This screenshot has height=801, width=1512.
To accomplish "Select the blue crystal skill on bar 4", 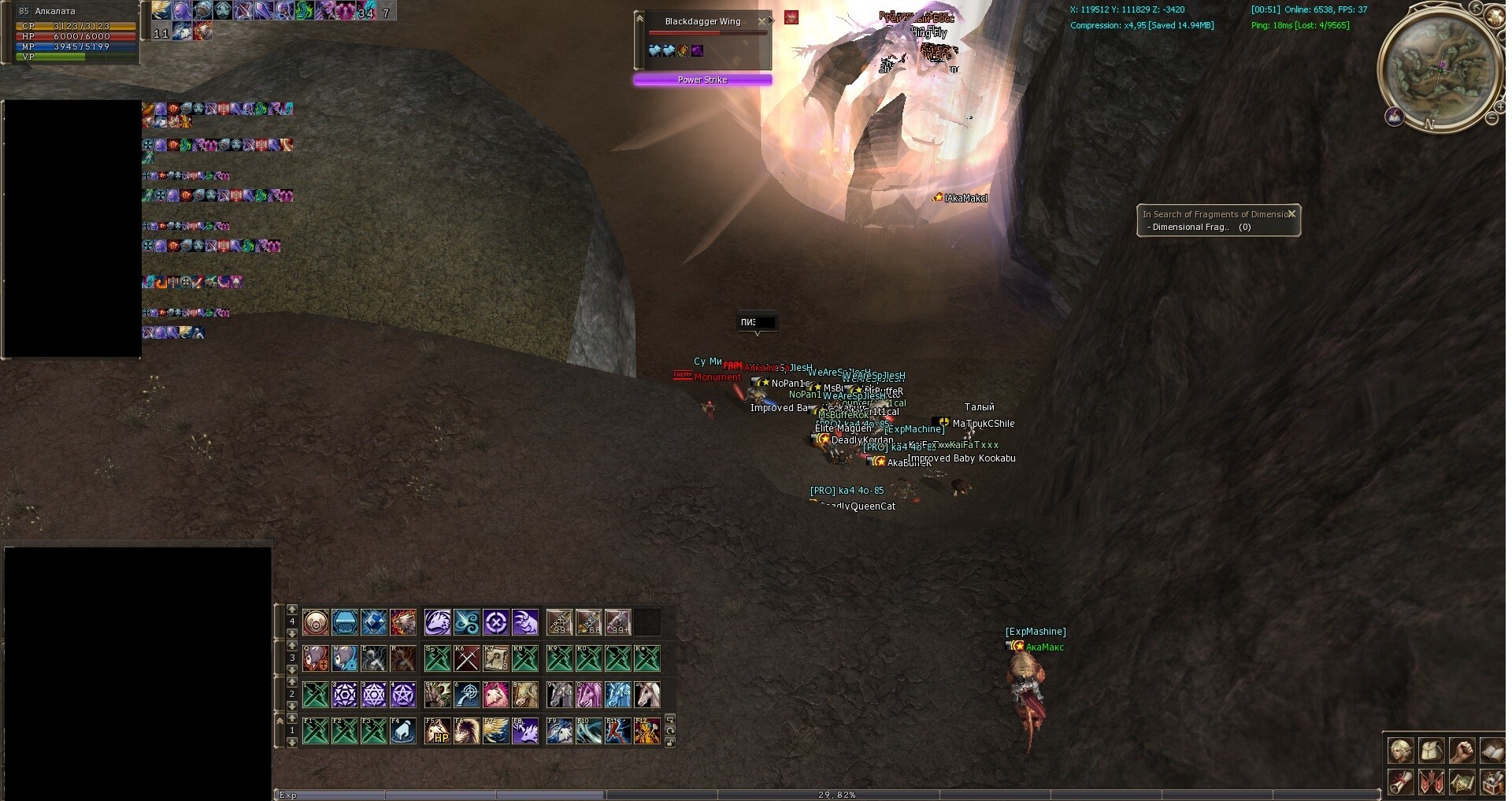I will click(x=374, y=622).
